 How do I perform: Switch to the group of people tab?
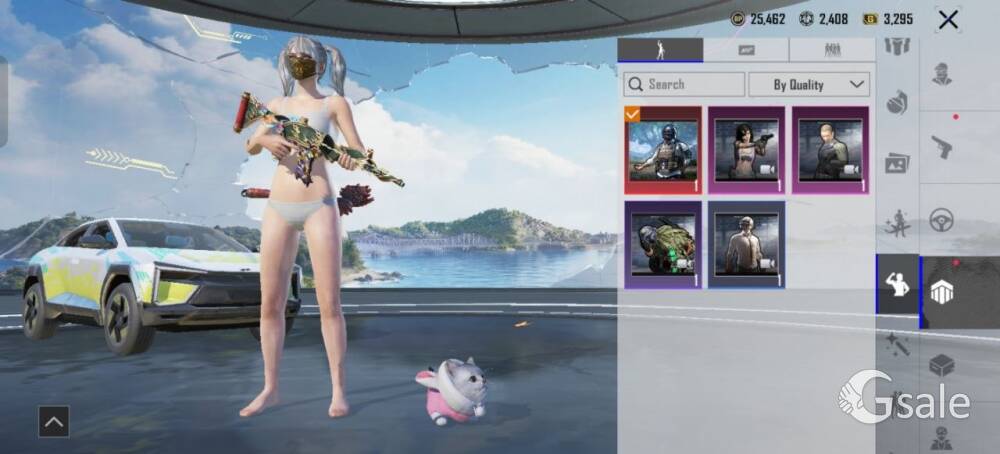pyautogui.click(x=832, y=50)
